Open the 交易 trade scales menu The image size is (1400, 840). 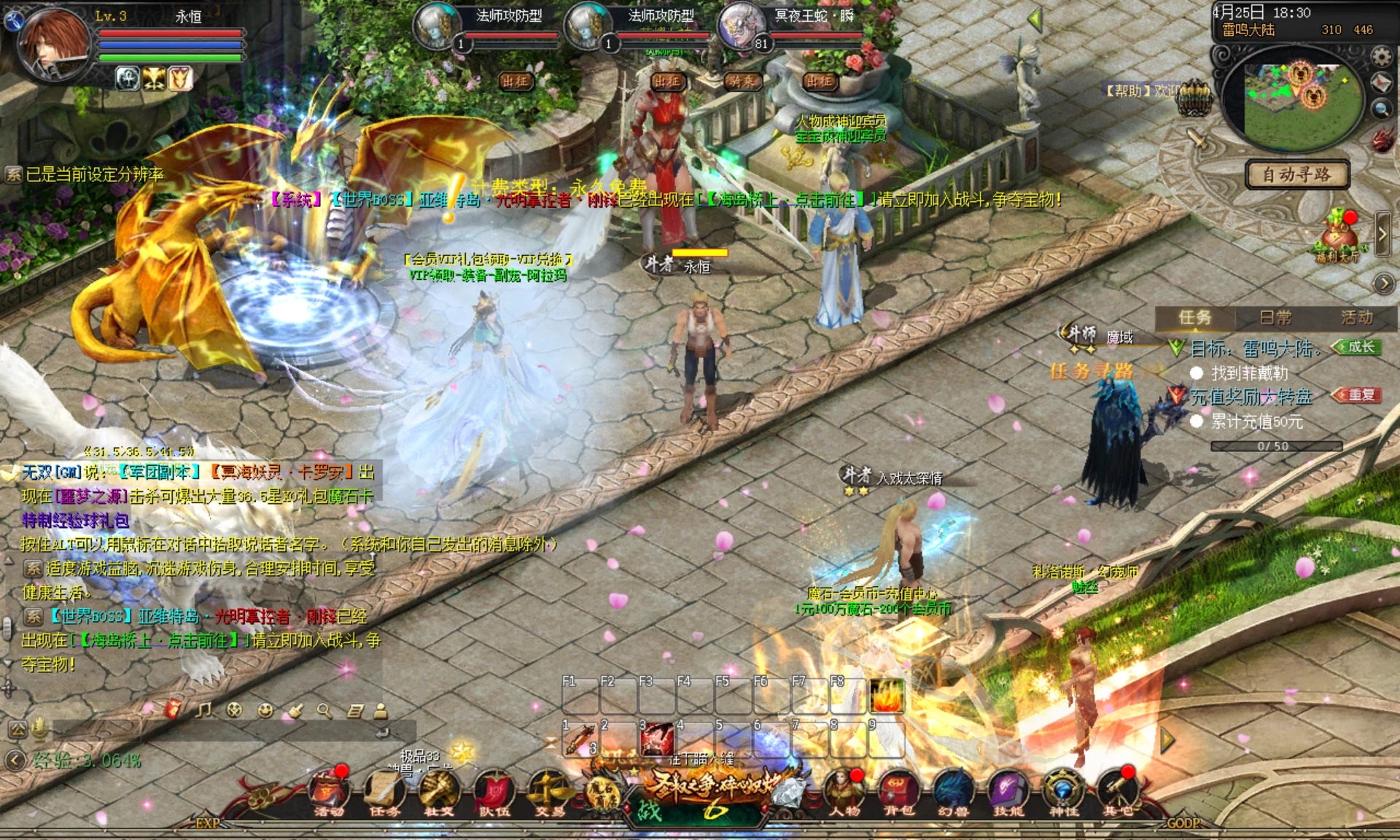[x=549, y=792]
